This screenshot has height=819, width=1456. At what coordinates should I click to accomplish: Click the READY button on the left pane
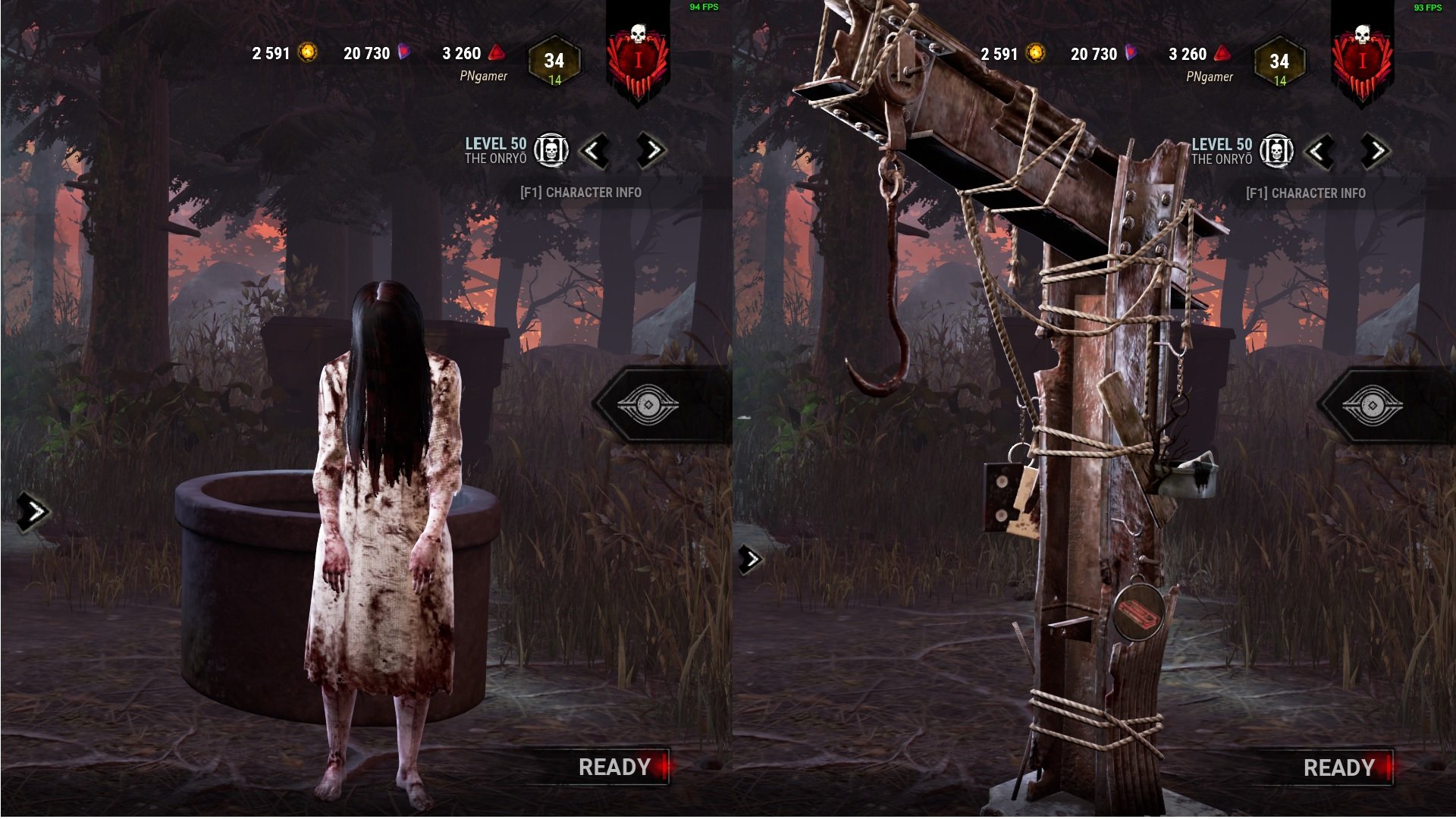coord(614,767)
